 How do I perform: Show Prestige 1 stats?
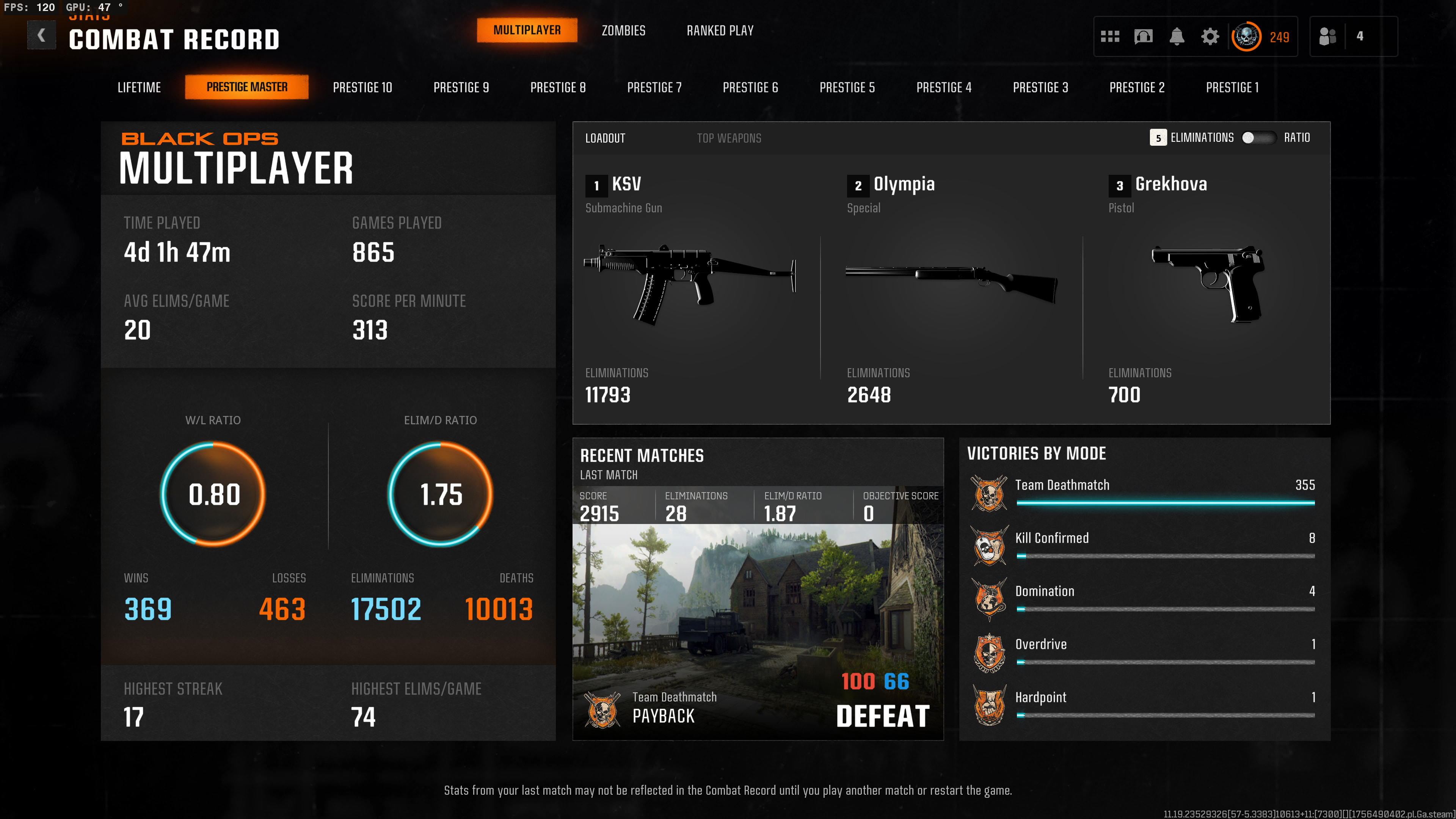(x=1232, y=88)
